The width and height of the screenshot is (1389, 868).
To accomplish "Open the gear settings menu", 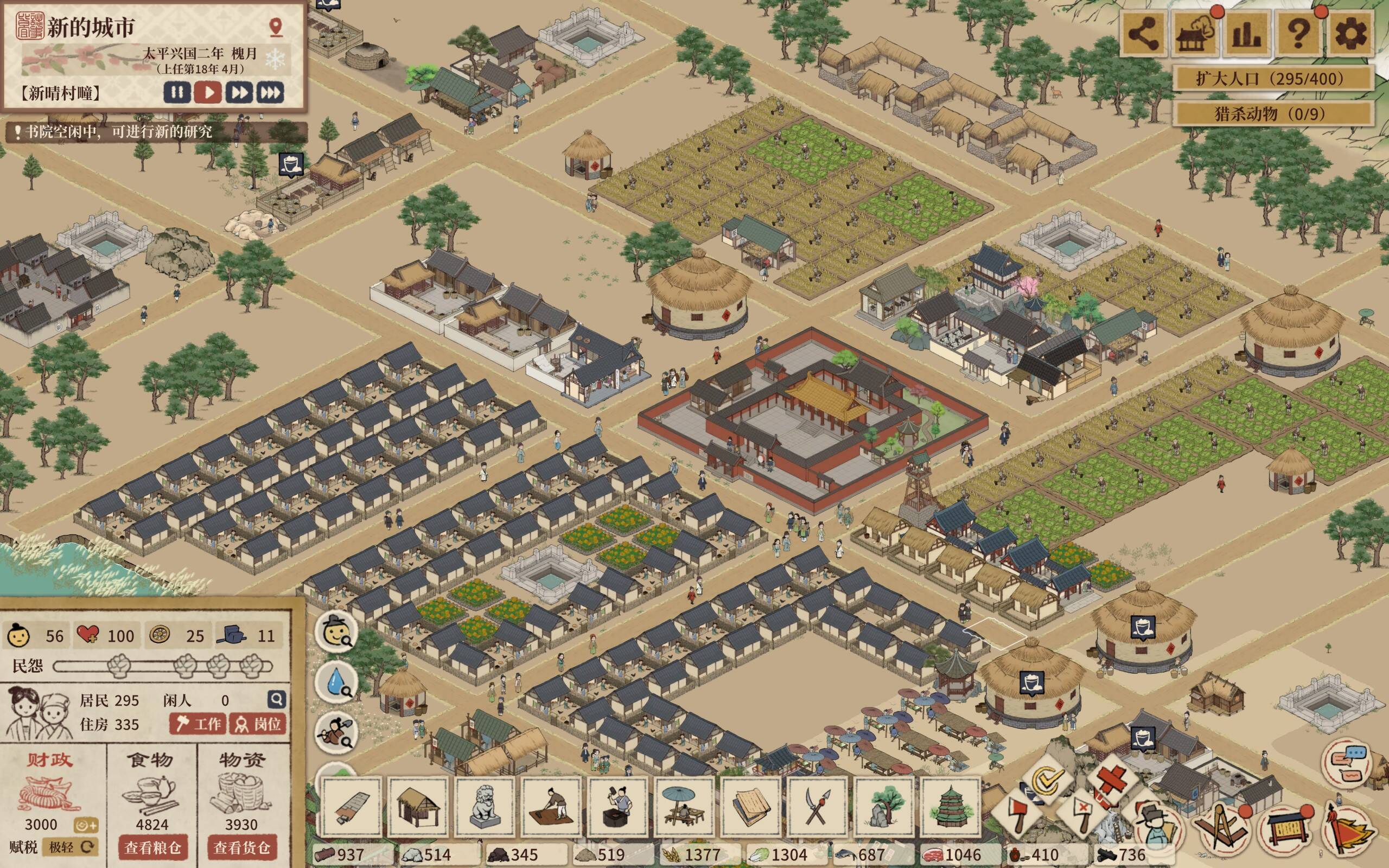I will pos(1352,34).
